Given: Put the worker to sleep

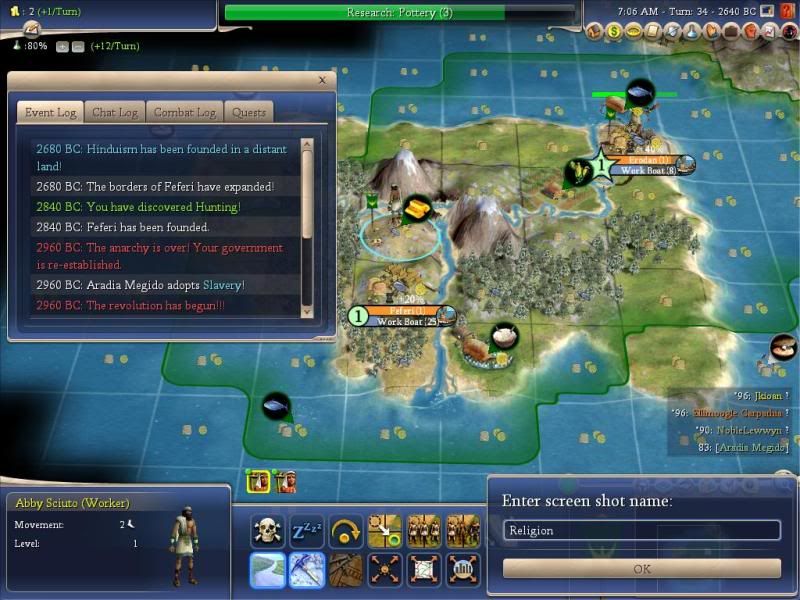Looking at the screenshot, I should (x=306, y=531).
